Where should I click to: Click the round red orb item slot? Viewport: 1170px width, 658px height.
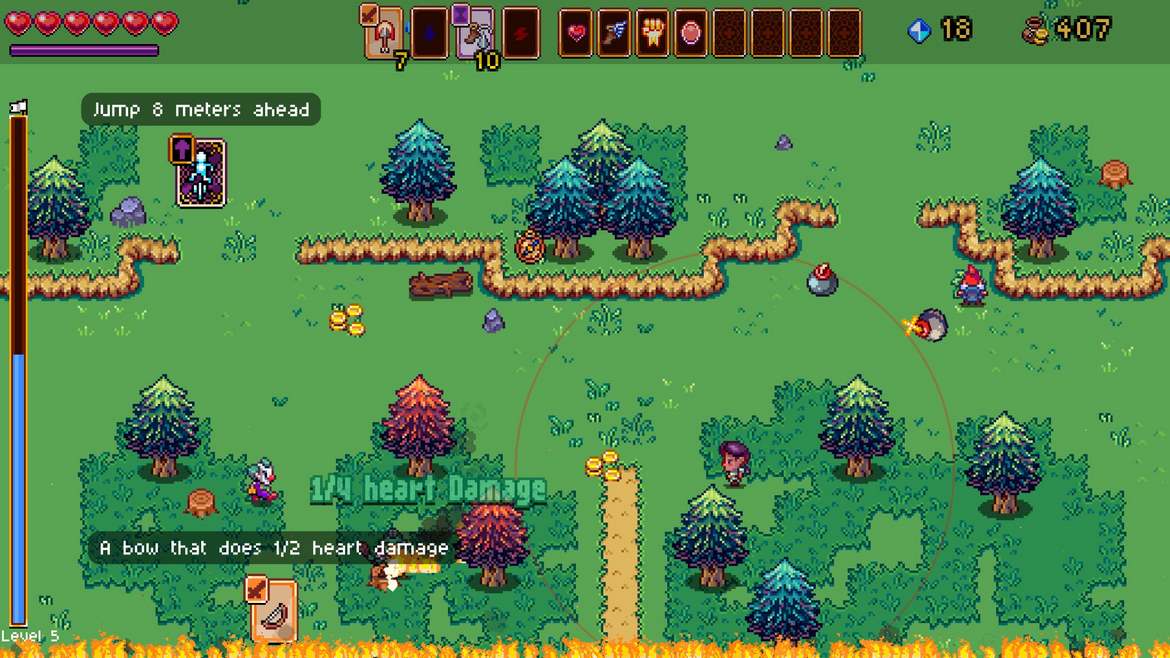click(x=691, y=33)
